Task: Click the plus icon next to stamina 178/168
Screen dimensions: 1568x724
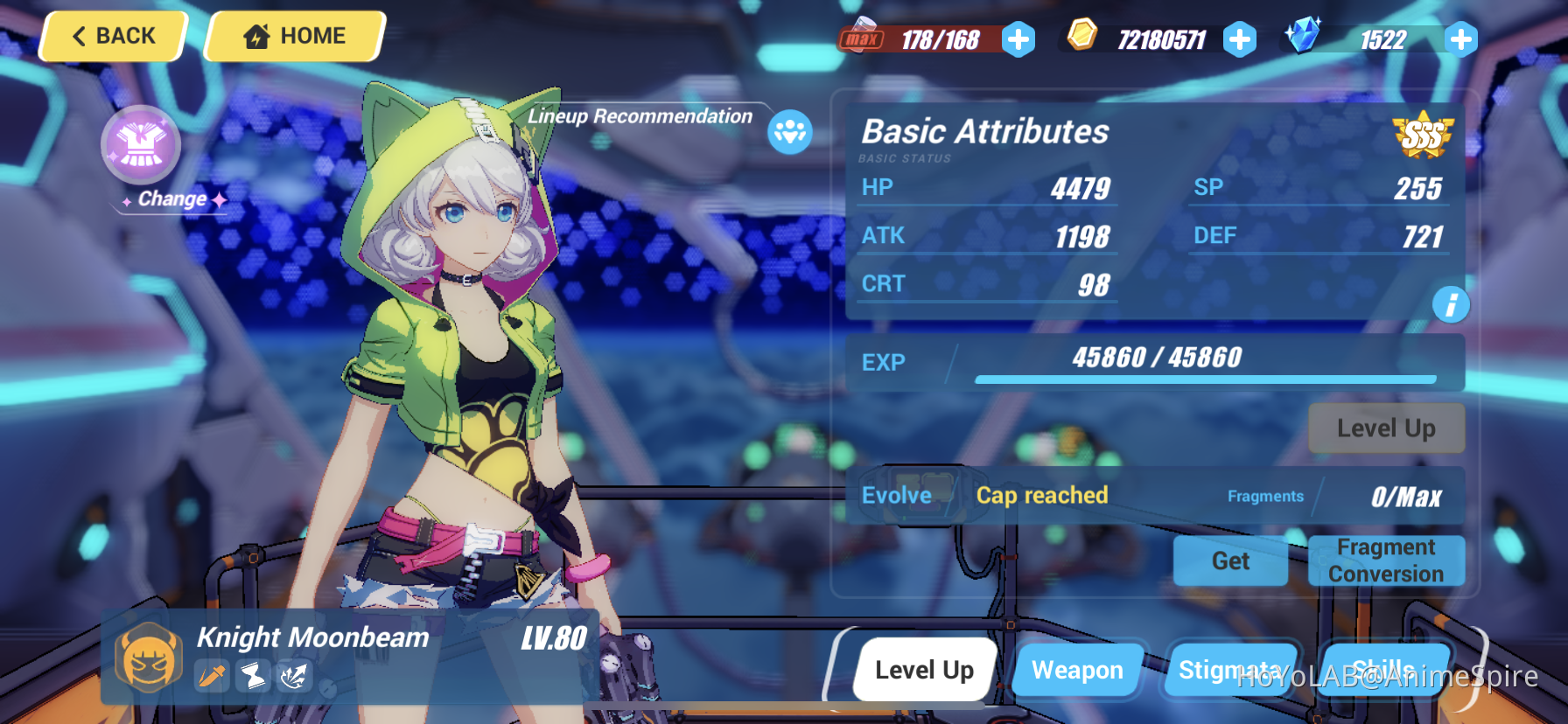Action: [1017, 38]
